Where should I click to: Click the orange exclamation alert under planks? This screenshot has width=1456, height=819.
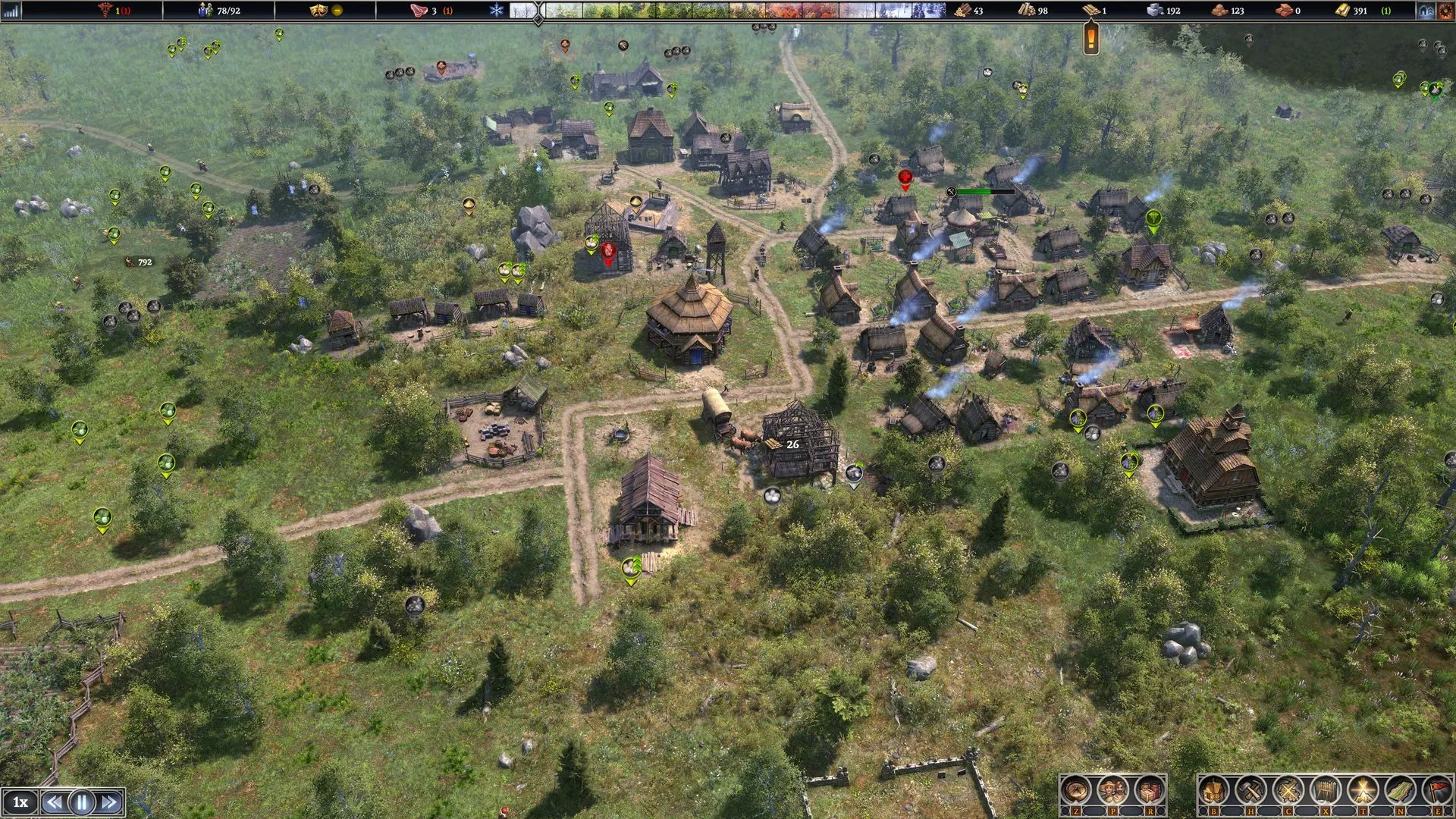click(1091, 36)
